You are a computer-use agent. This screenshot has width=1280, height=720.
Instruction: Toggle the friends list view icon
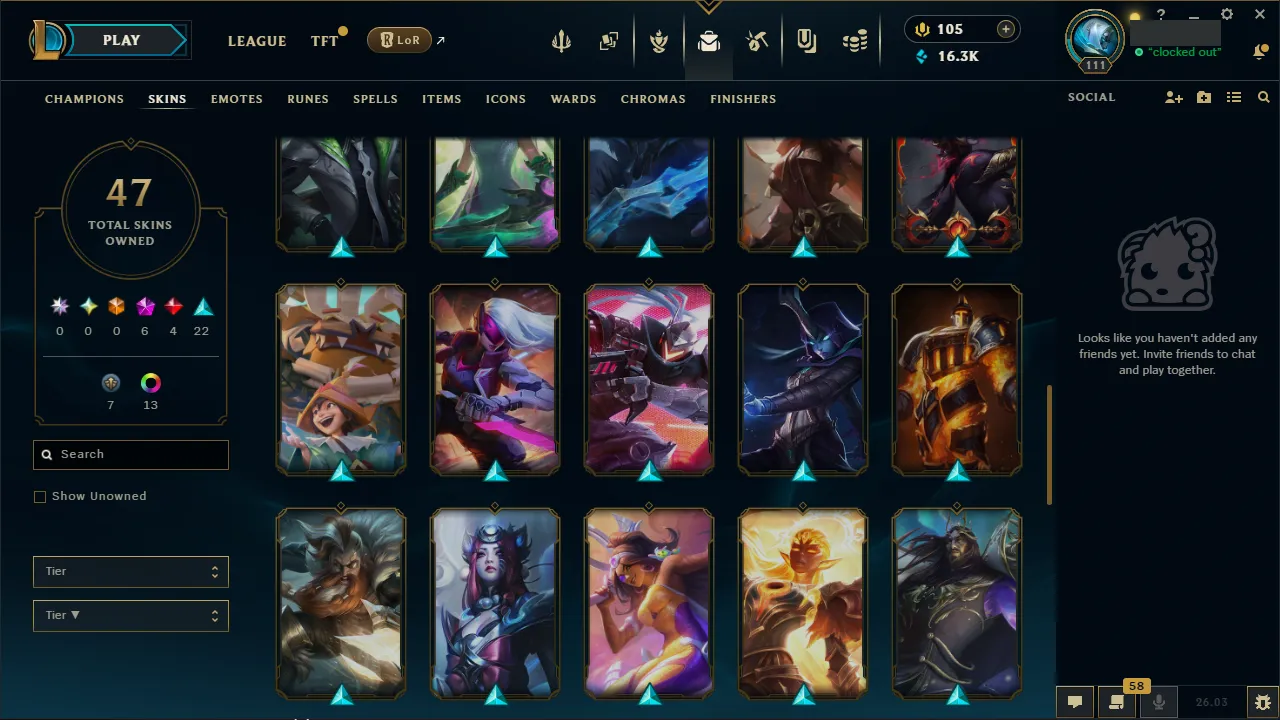point(1233,97)
